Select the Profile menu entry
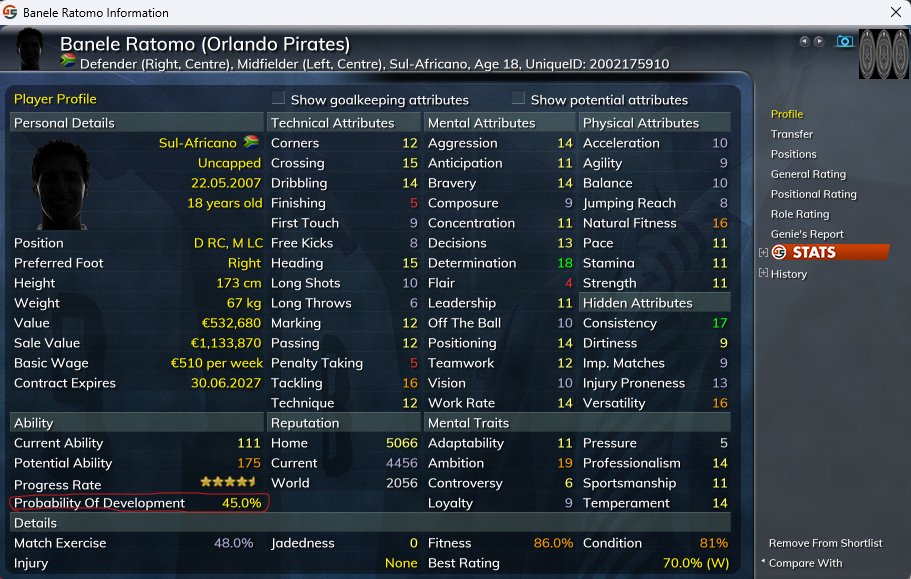This screenshot has width=911, height=579. [x=787, y=114]
